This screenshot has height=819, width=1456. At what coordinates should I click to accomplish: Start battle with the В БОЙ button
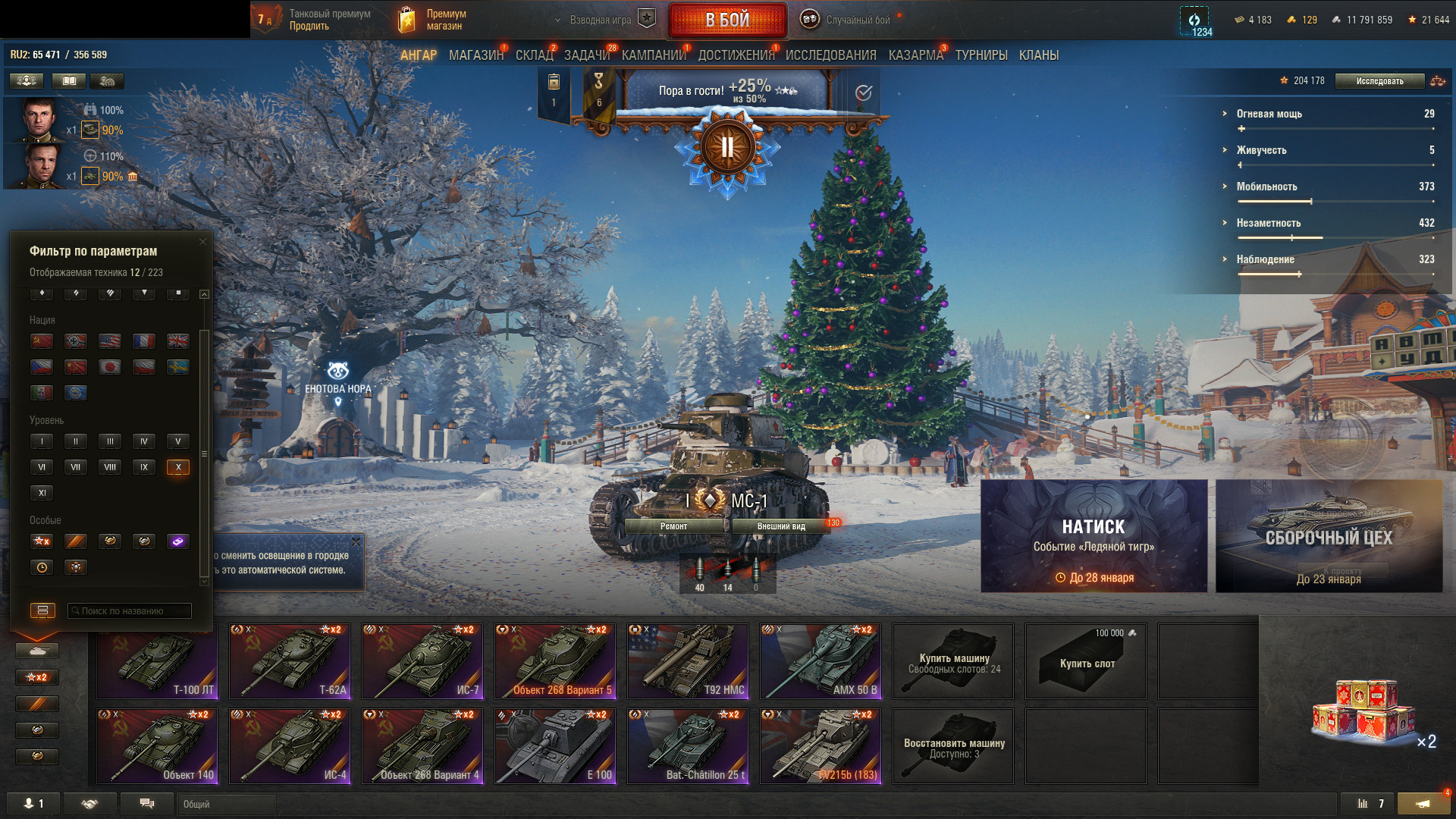tap(726, 20)
